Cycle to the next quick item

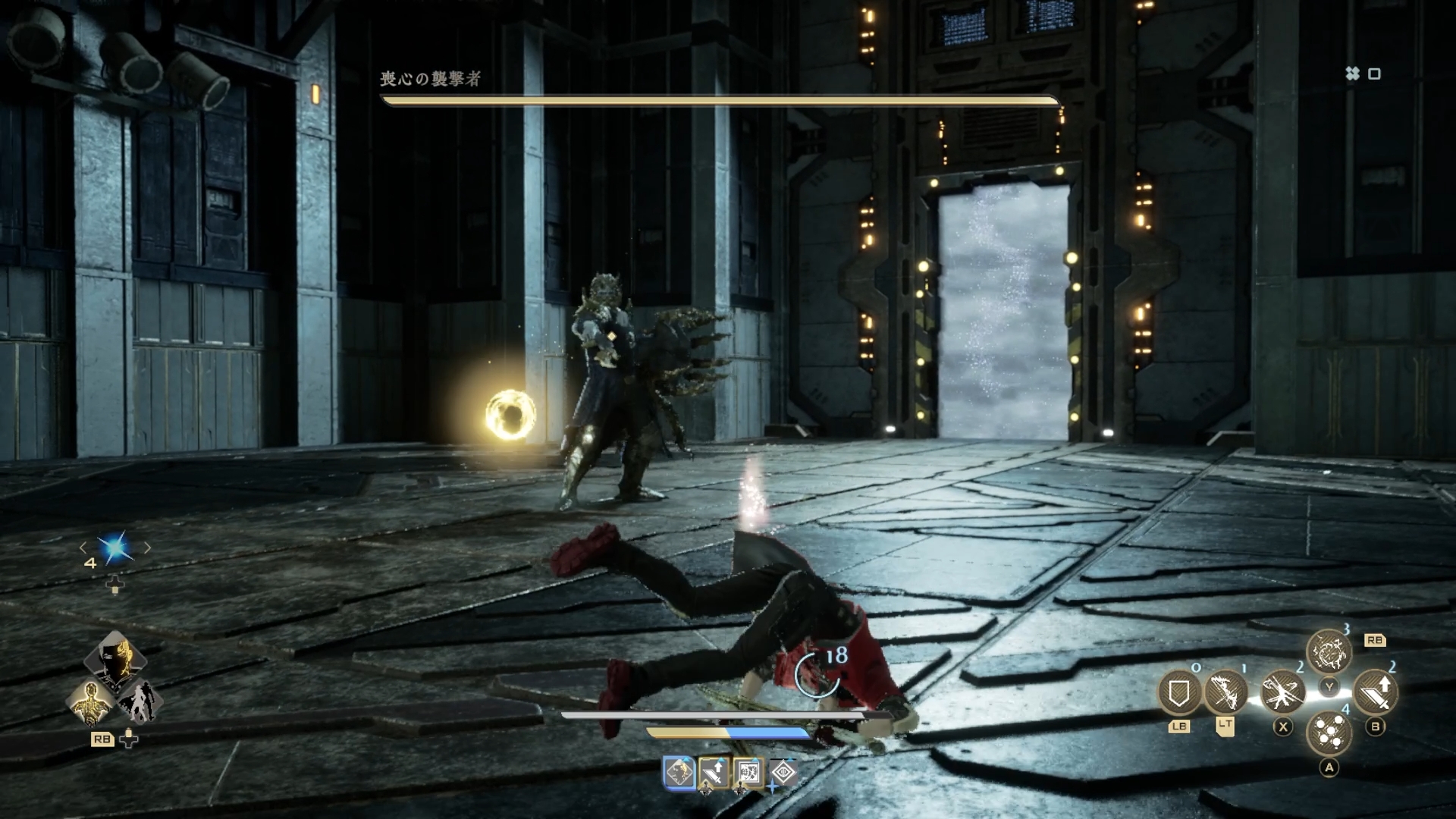coord(147,548)
